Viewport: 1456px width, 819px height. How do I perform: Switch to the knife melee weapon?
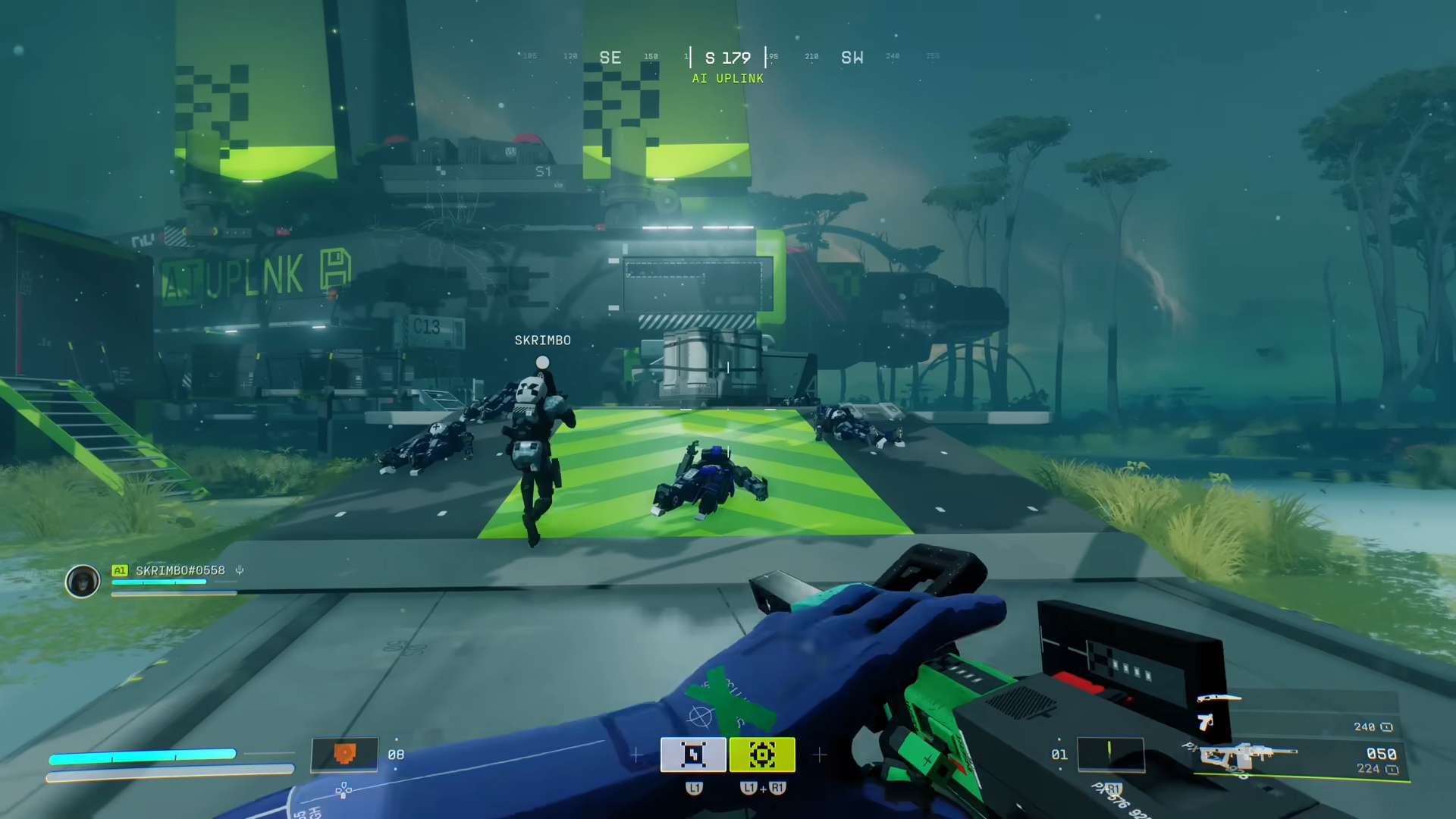(1219, 698)
